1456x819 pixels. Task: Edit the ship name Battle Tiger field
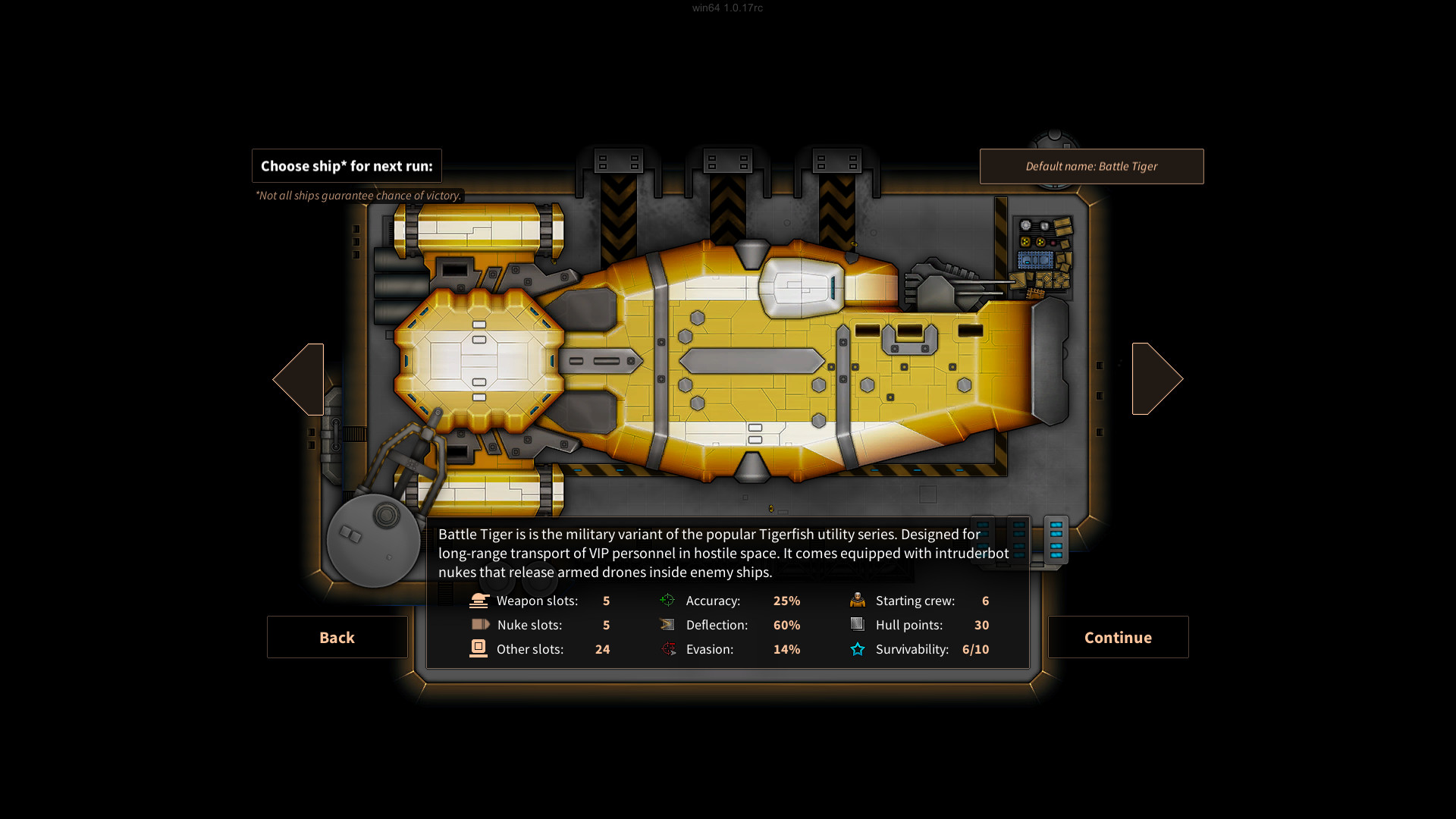pyautogui.click(x=1092, y=166)
